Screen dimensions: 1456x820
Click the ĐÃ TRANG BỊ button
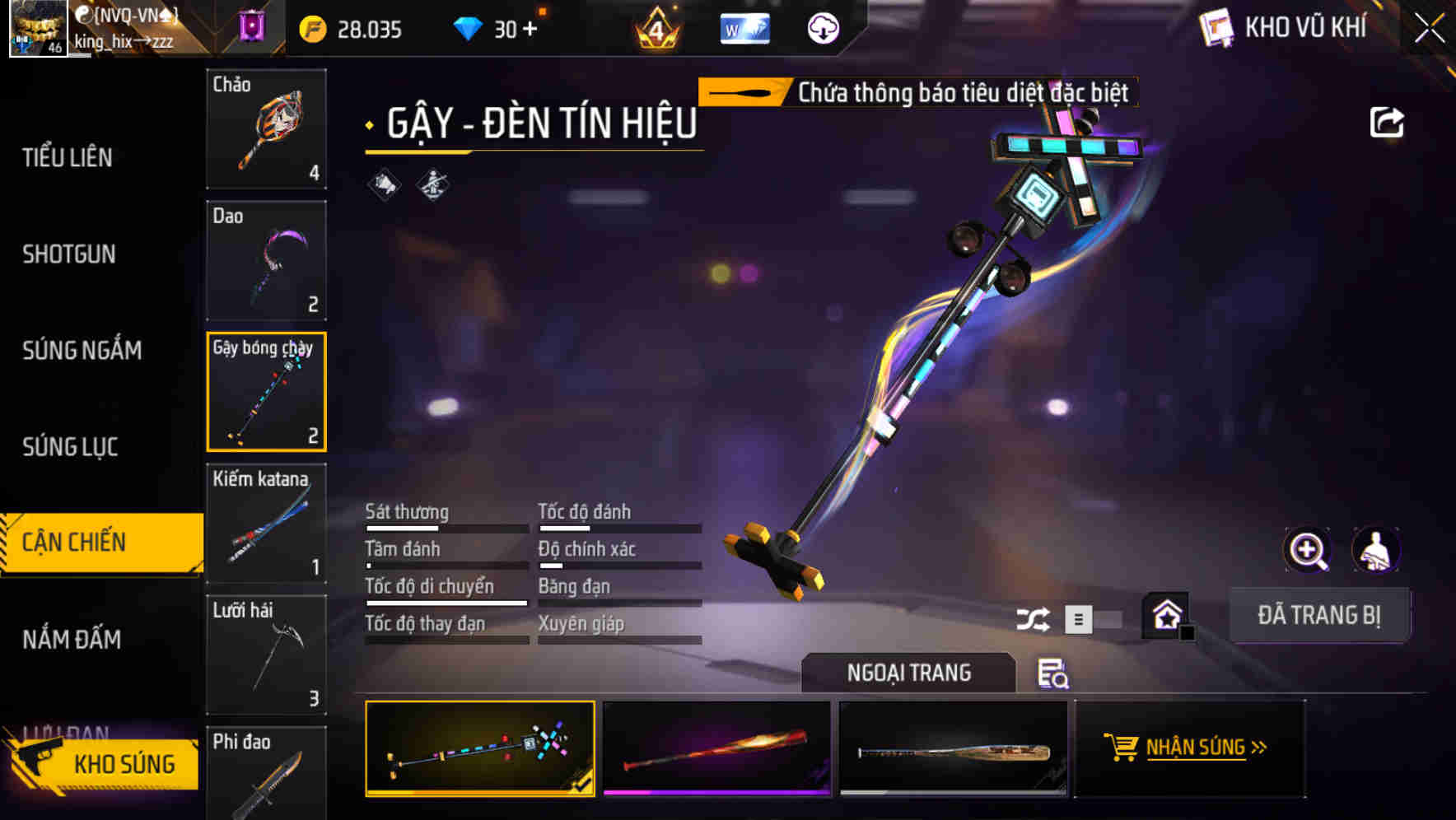(1318, 615)
